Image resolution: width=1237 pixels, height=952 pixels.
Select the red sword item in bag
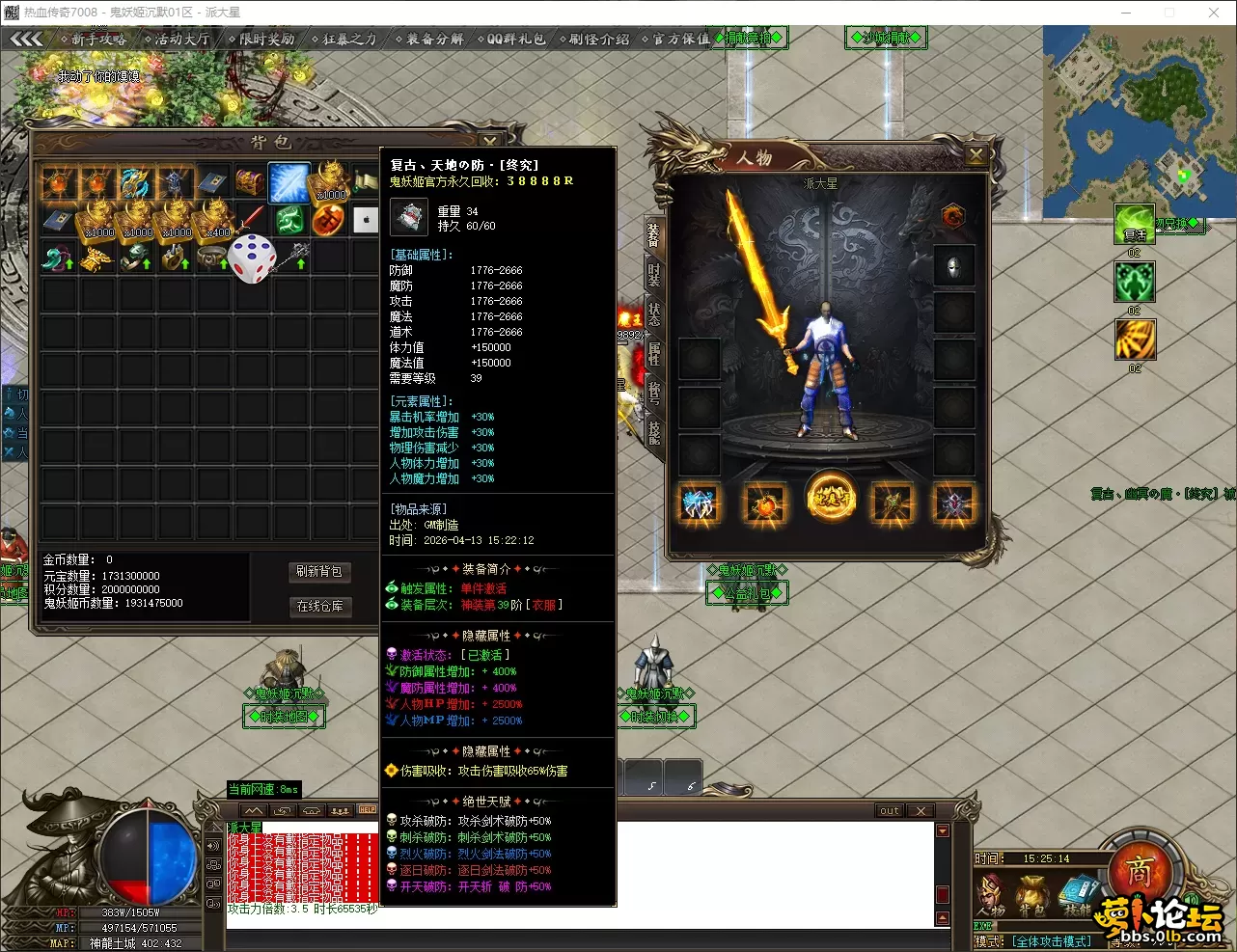point(251,220)
